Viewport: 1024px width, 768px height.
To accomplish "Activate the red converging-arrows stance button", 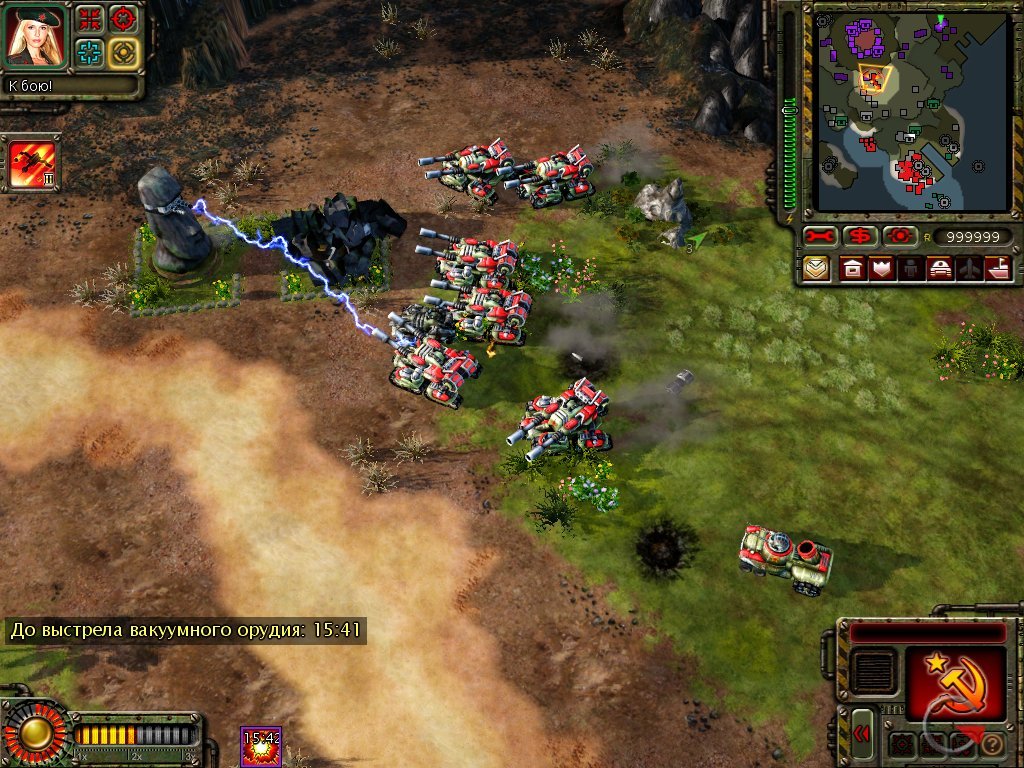I will [91, 18].
